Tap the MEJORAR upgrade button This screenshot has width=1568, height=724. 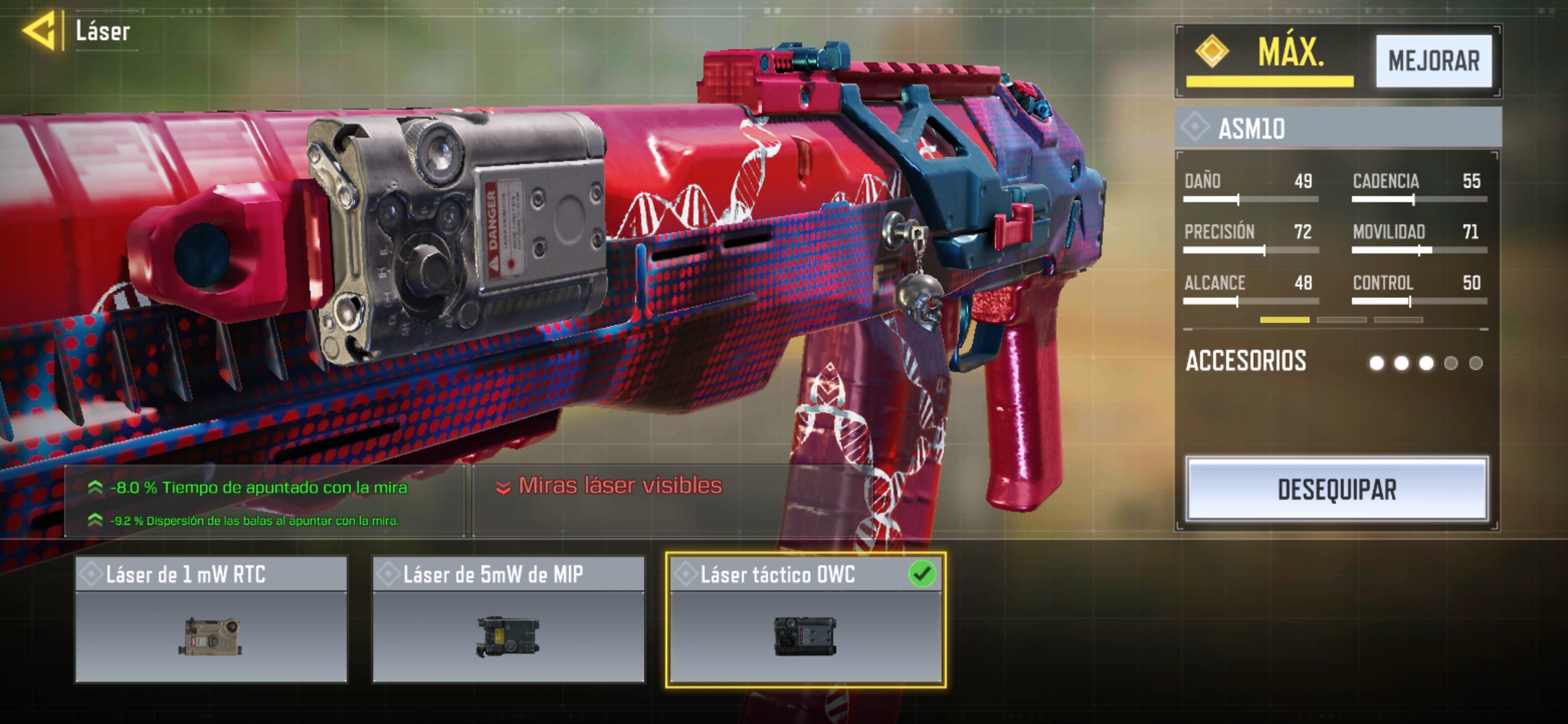tap(1433, 61)
